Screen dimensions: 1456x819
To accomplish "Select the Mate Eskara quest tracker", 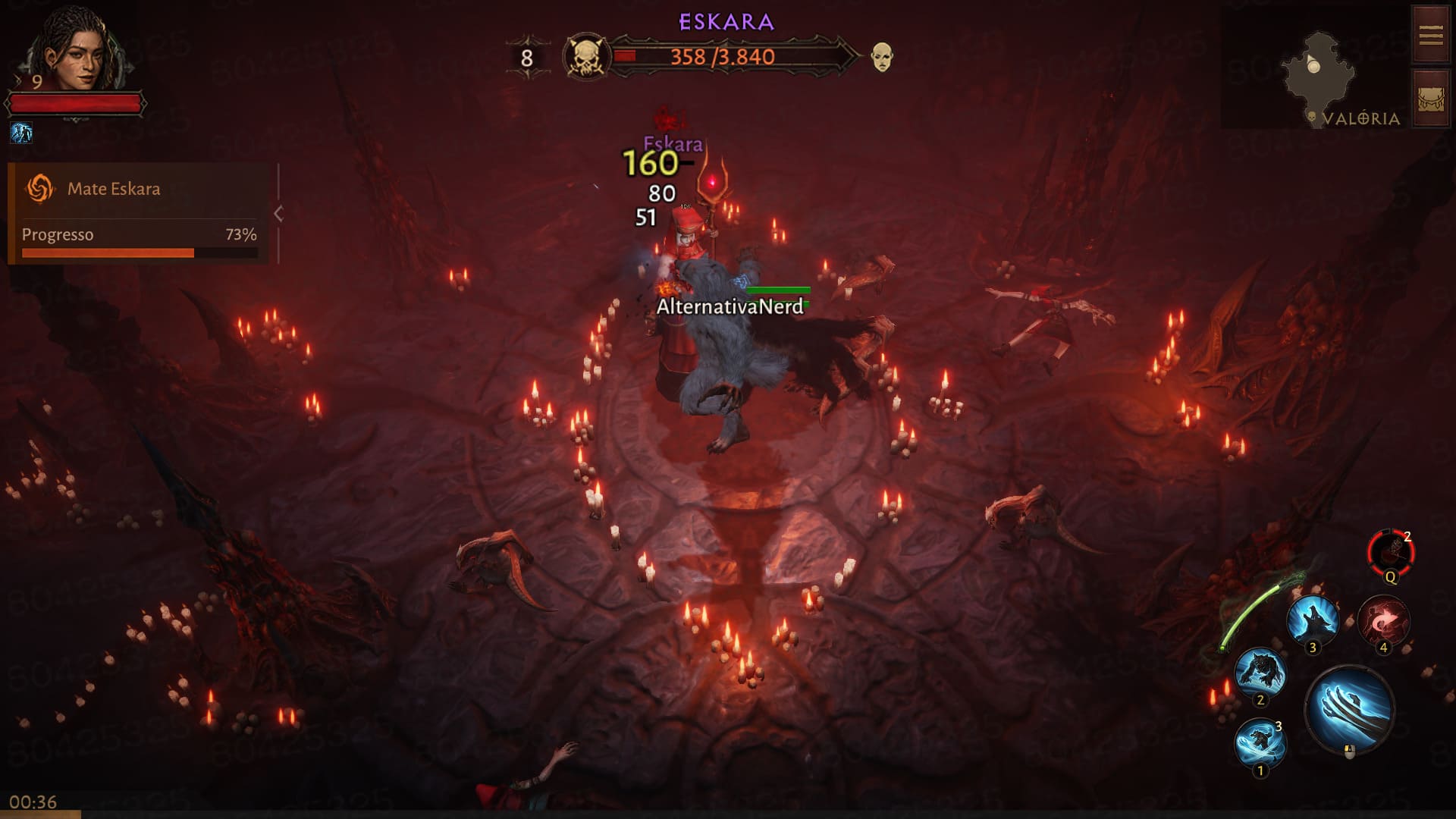I will click(x=114, y=189).
